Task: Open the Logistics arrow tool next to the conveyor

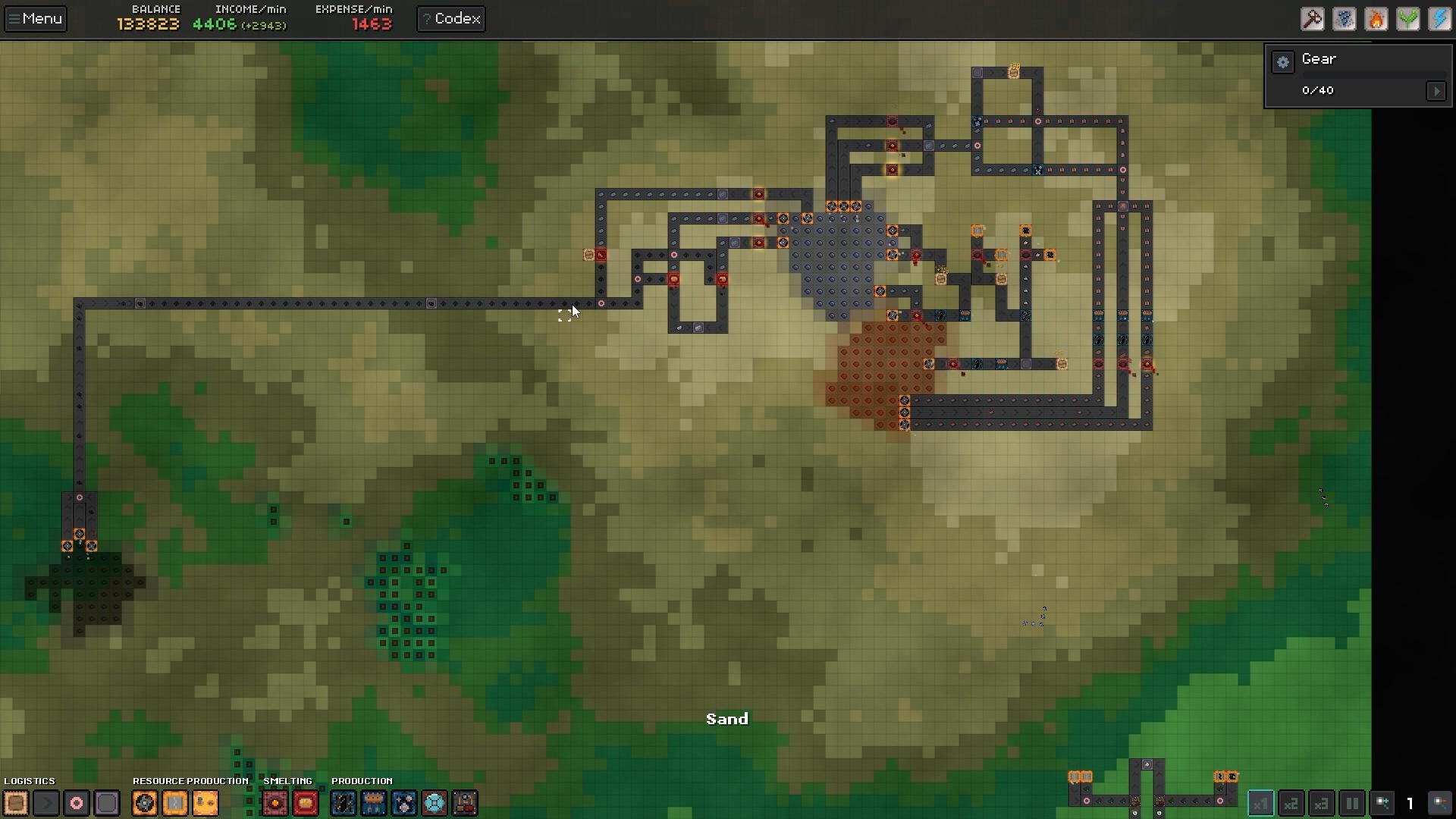Action: pos(45,803)
